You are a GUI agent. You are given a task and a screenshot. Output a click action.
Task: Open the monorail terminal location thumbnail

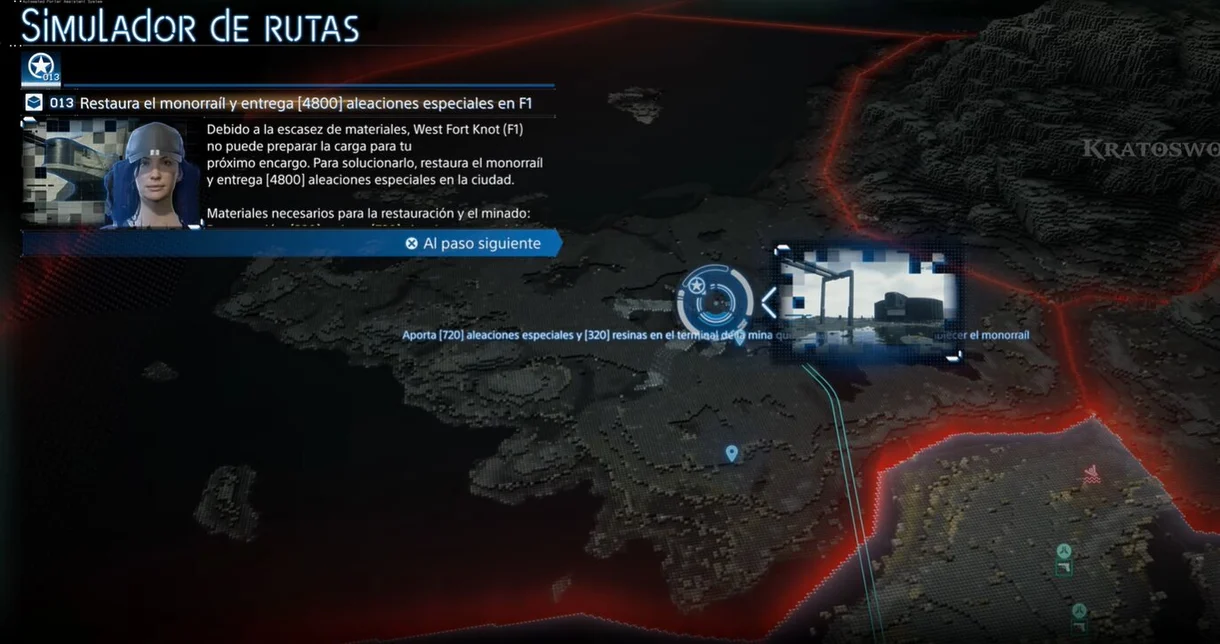point(868,301)
